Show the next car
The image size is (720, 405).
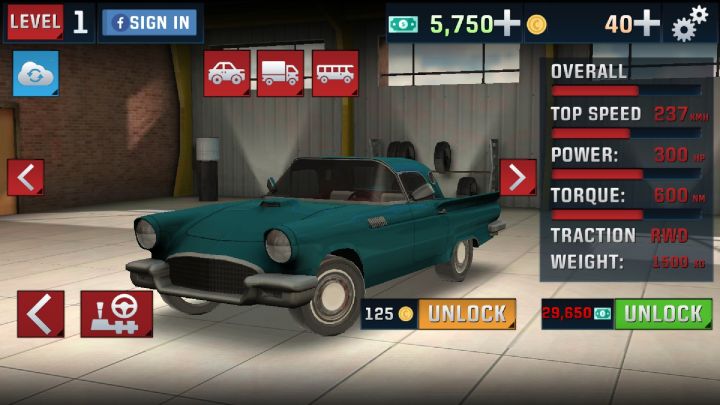pyautogui.click(x=517, y=178)
